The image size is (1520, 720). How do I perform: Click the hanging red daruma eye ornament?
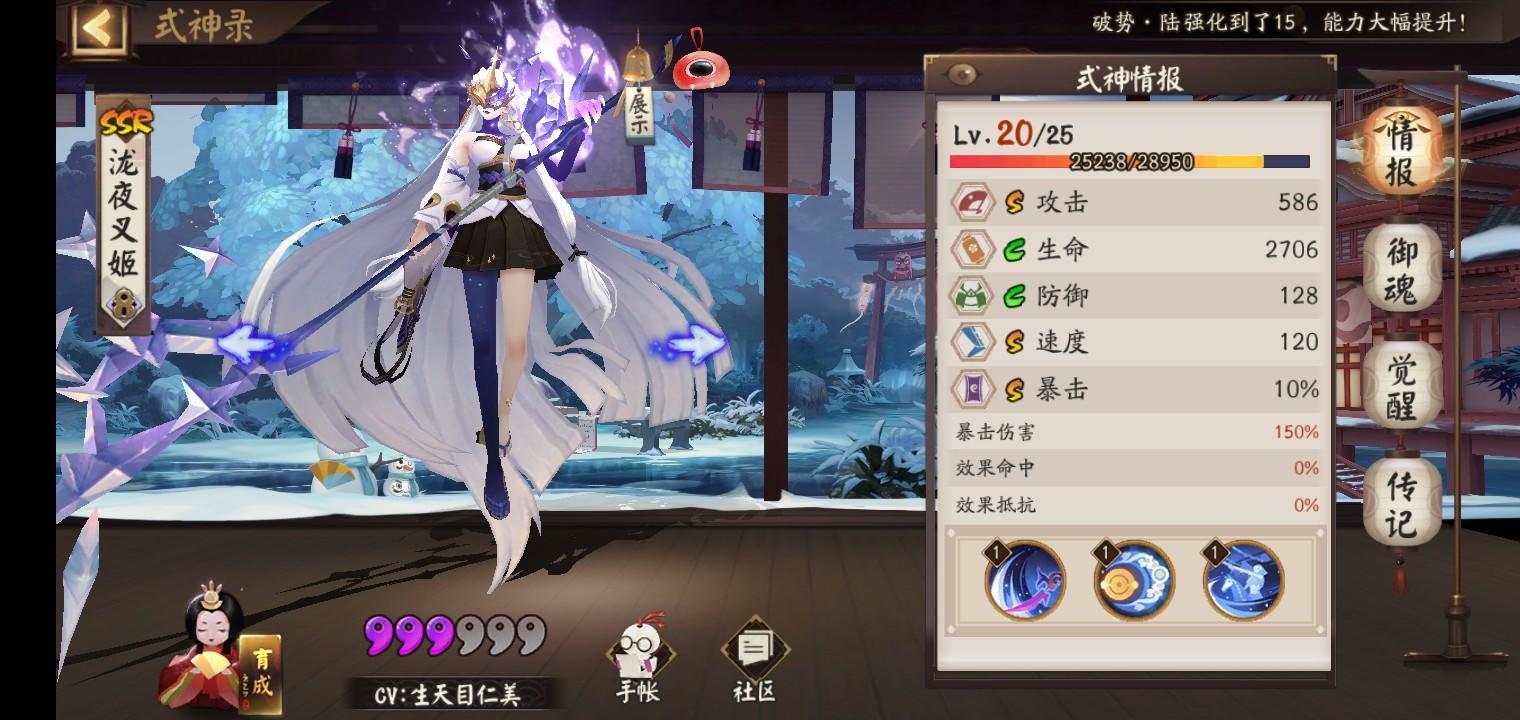coord(703,70)
